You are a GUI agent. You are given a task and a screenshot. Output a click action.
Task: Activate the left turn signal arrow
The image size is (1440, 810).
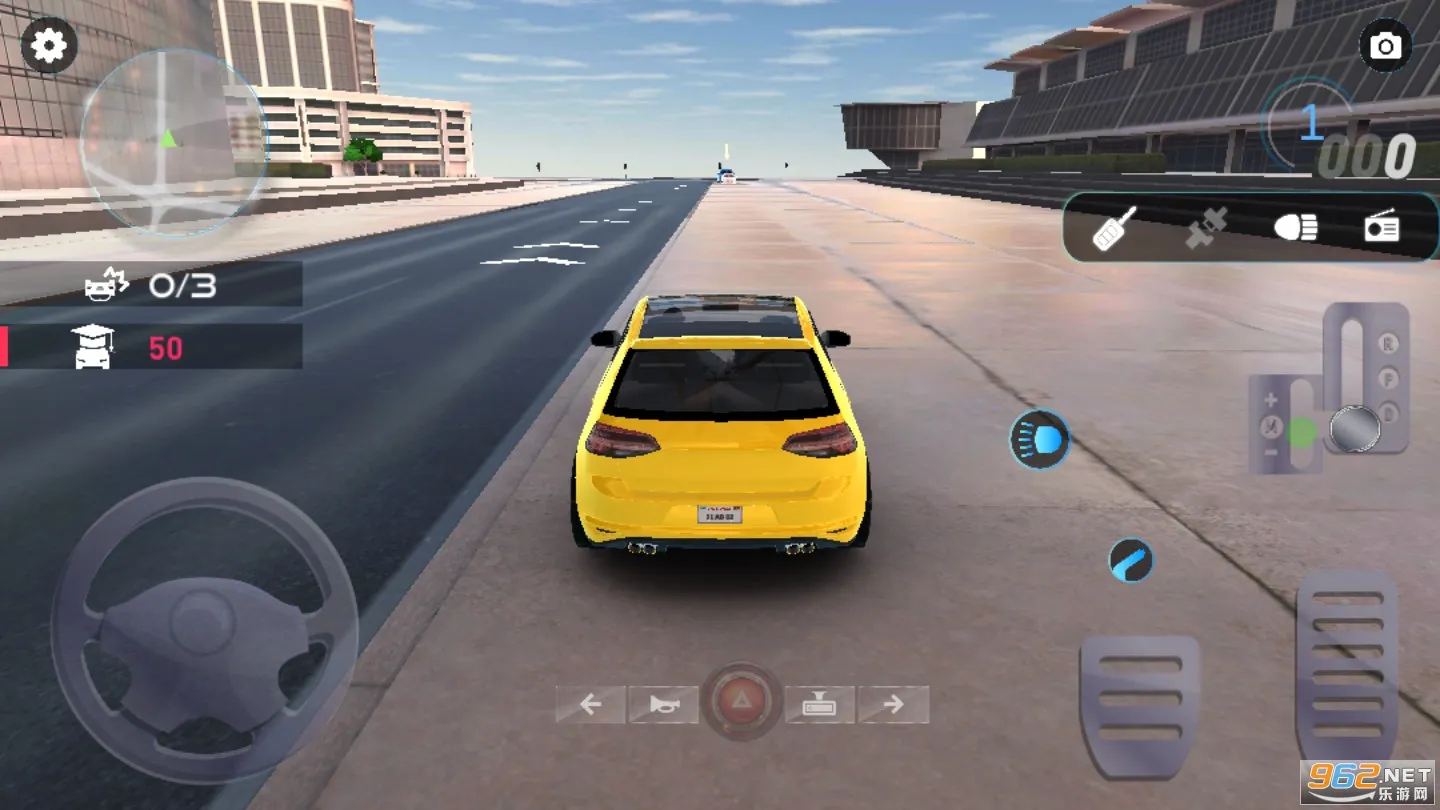(590, 704)
